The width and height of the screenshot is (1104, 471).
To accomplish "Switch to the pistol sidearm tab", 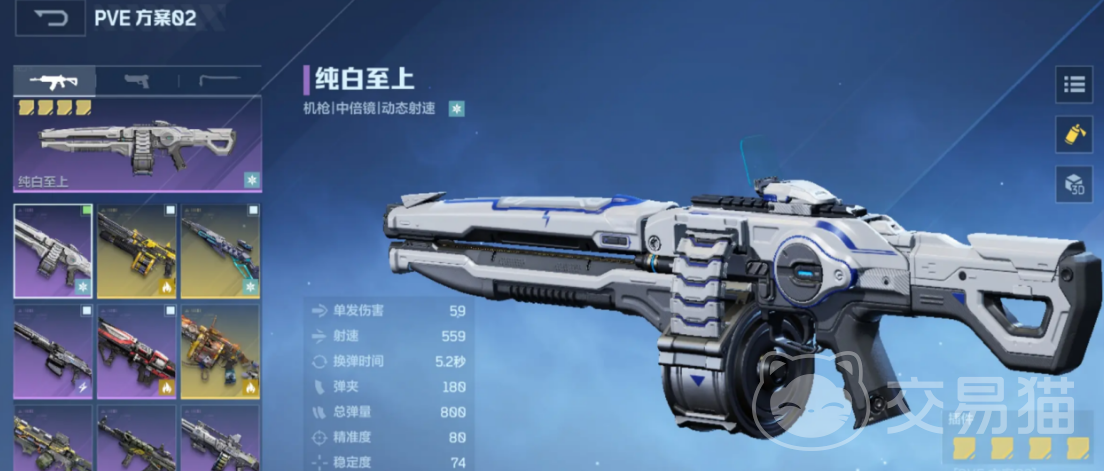I will click(137, 81).
